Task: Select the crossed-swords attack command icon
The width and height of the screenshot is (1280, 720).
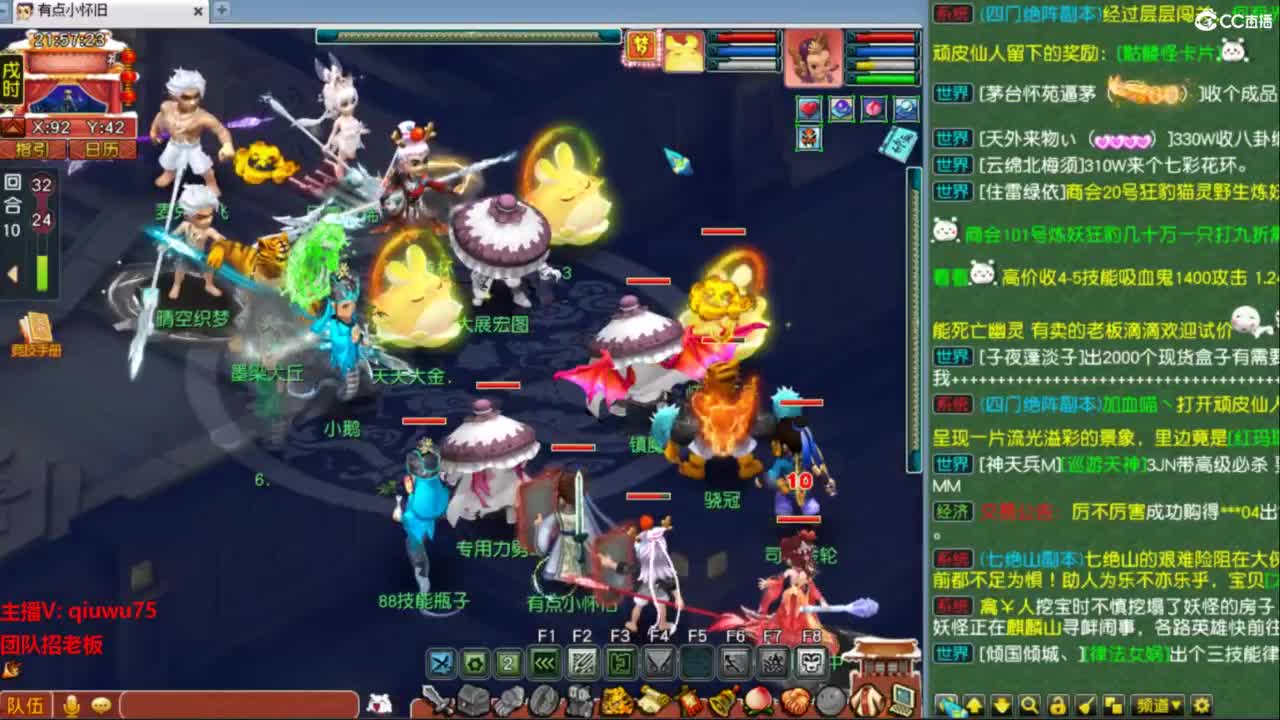Action: coord(440,661)
